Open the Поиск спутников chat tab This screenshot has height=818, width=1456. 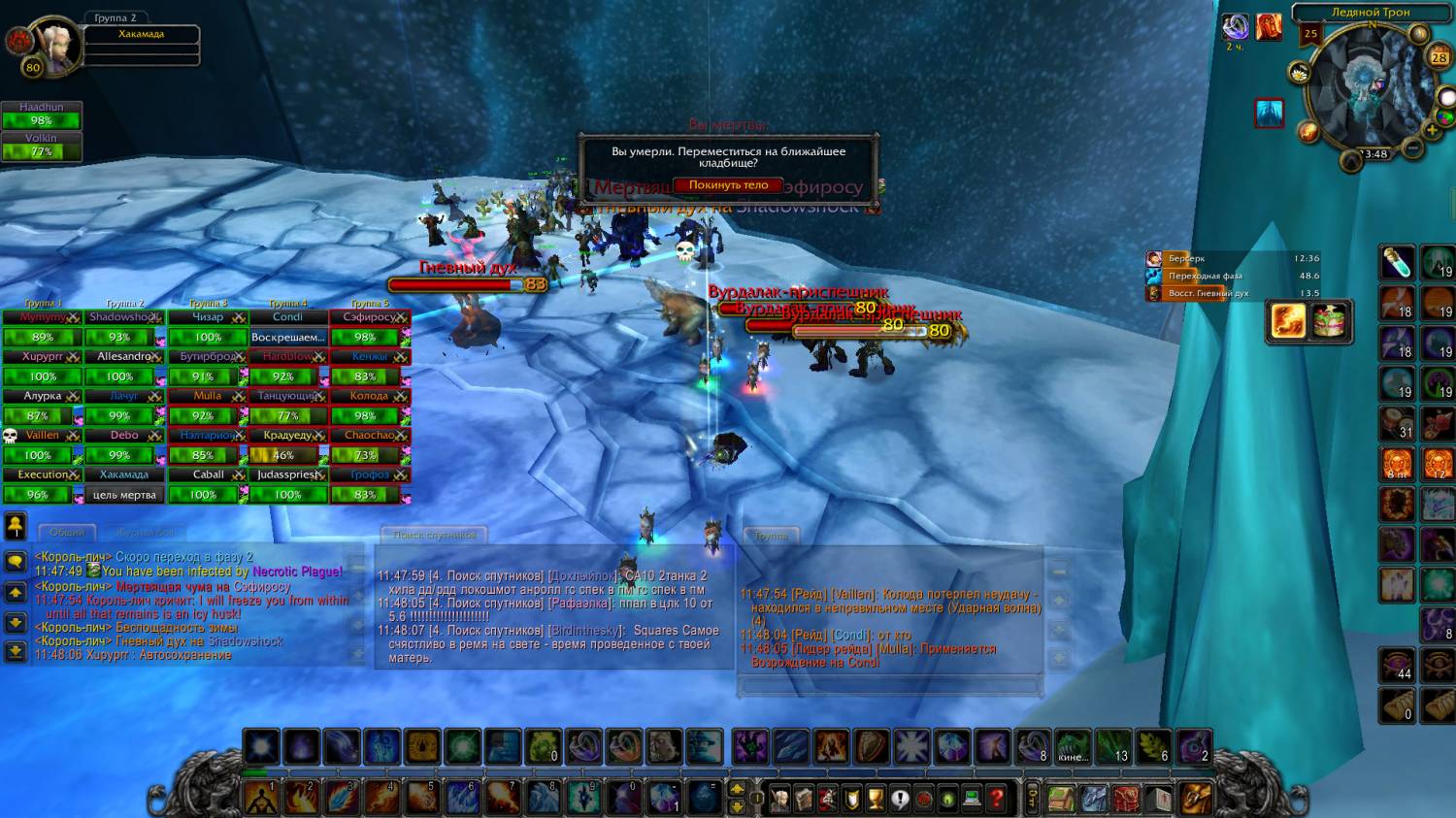(435, 535)
